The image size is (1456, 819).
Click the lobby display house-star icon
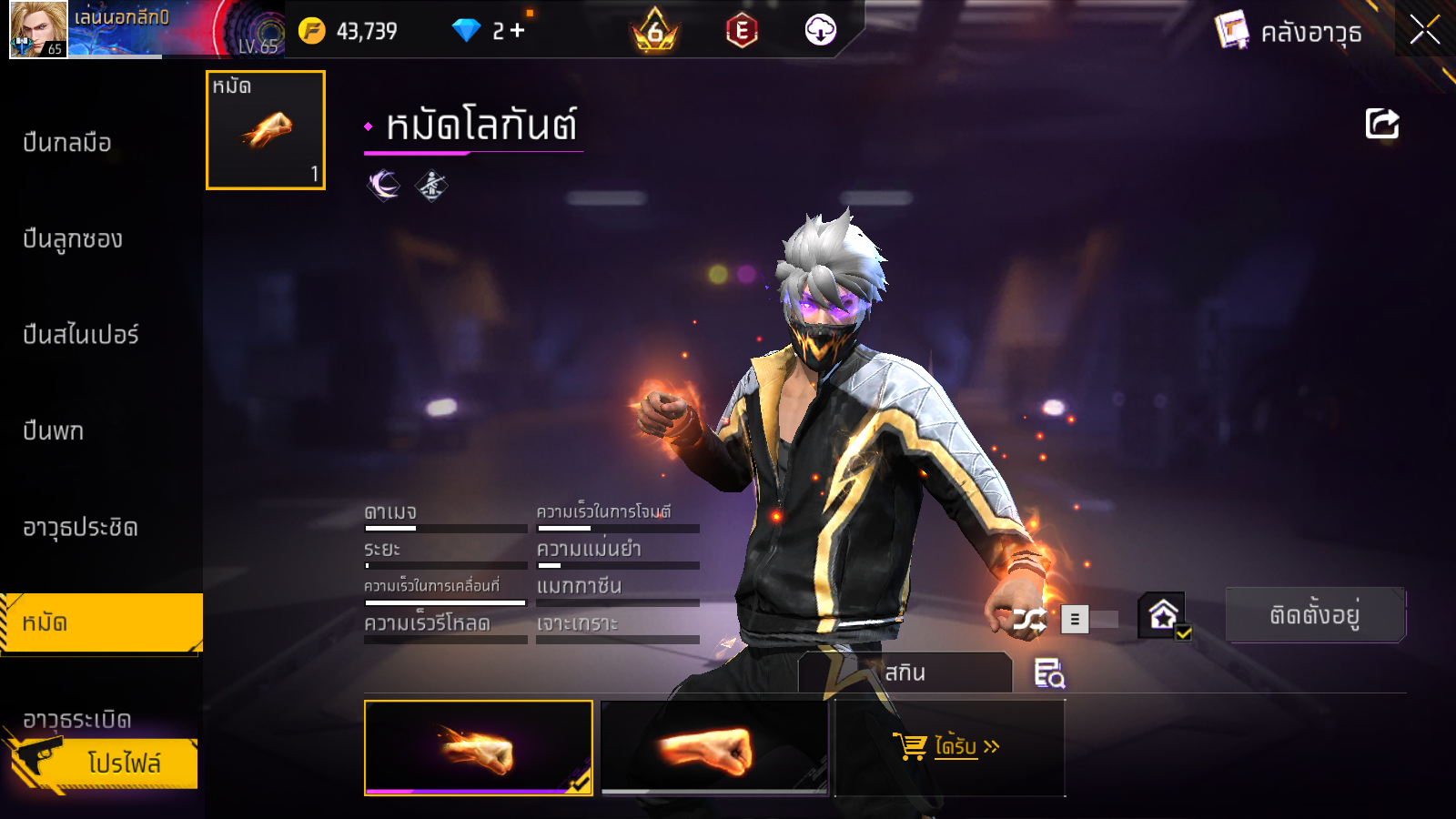1164,616
